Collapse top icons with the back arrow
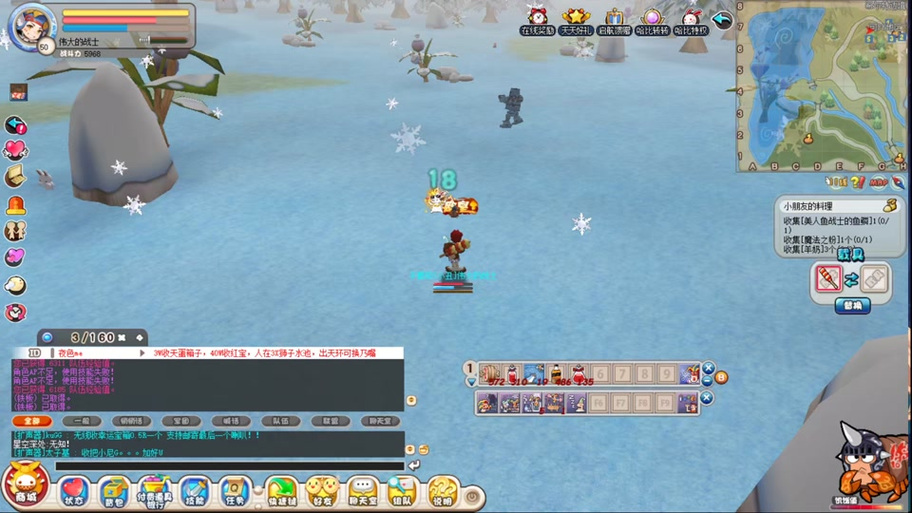Viewport: 912px width, 513px height. [x=722, y=19]
